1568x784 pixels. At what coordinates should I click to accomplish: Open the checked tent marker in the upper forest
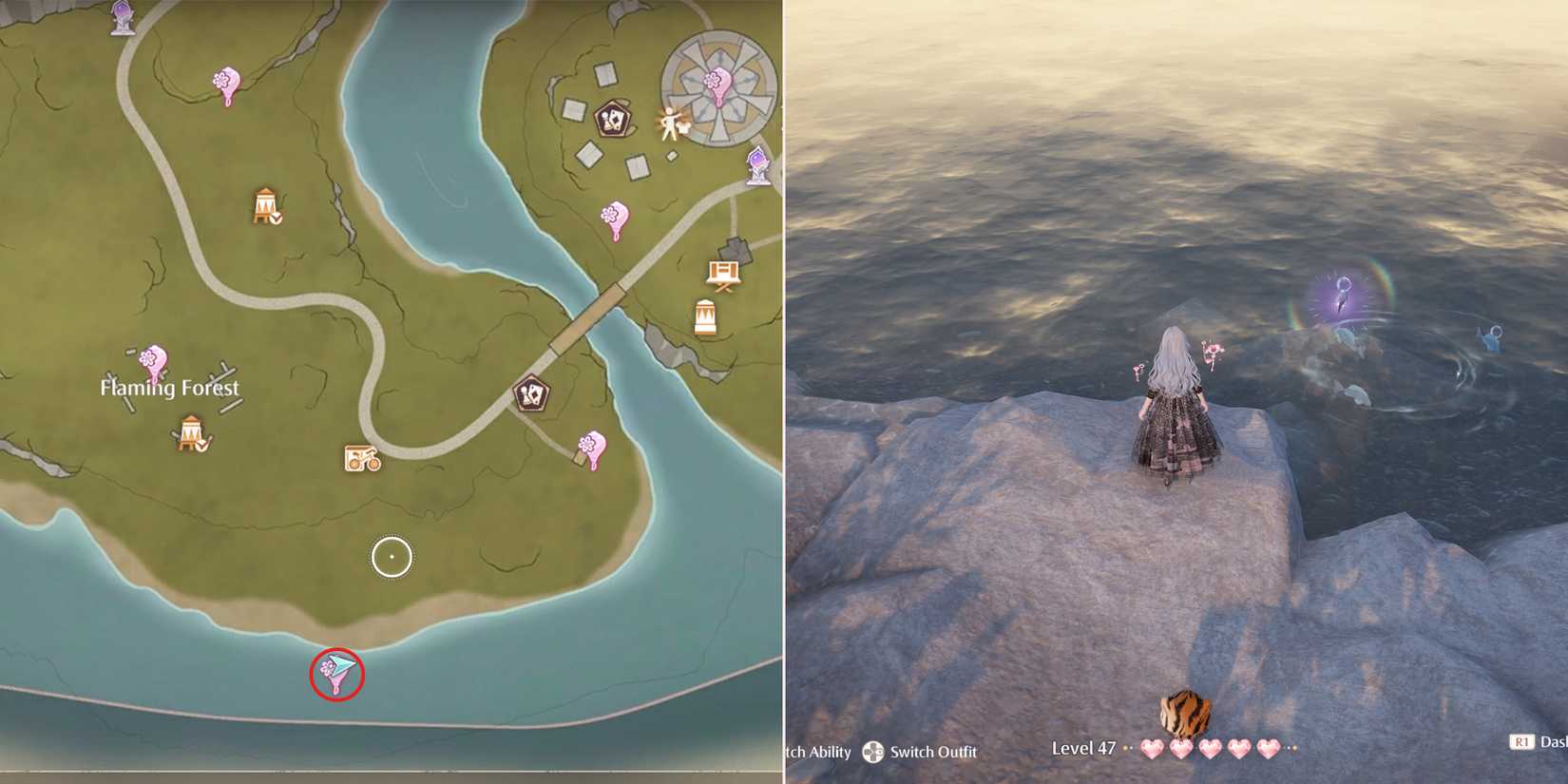[265, 205]
